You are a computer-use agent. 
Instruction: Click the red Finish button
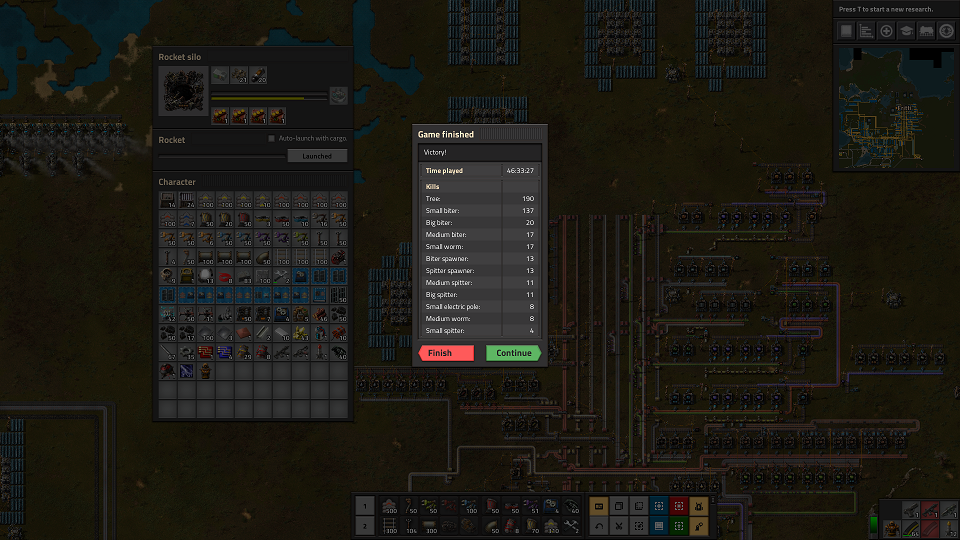click(445, 353)
